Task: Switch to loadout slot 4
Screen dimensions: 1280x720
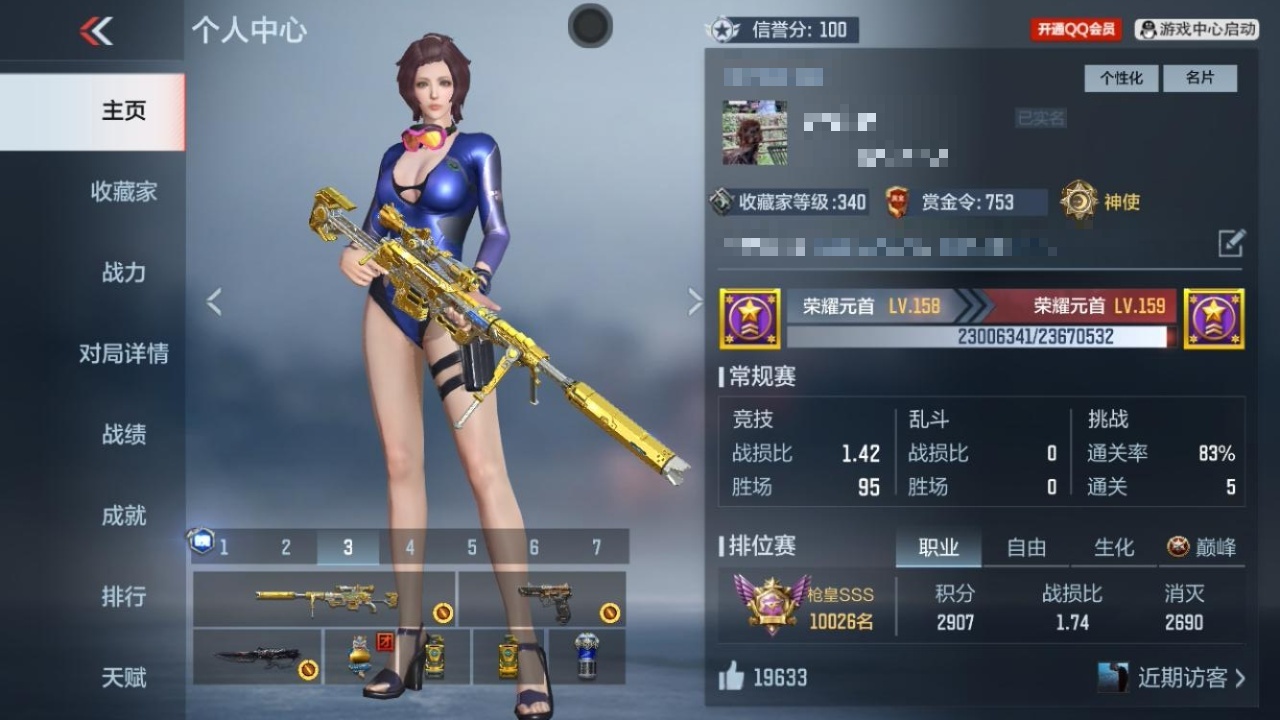Action: [410, 547]
